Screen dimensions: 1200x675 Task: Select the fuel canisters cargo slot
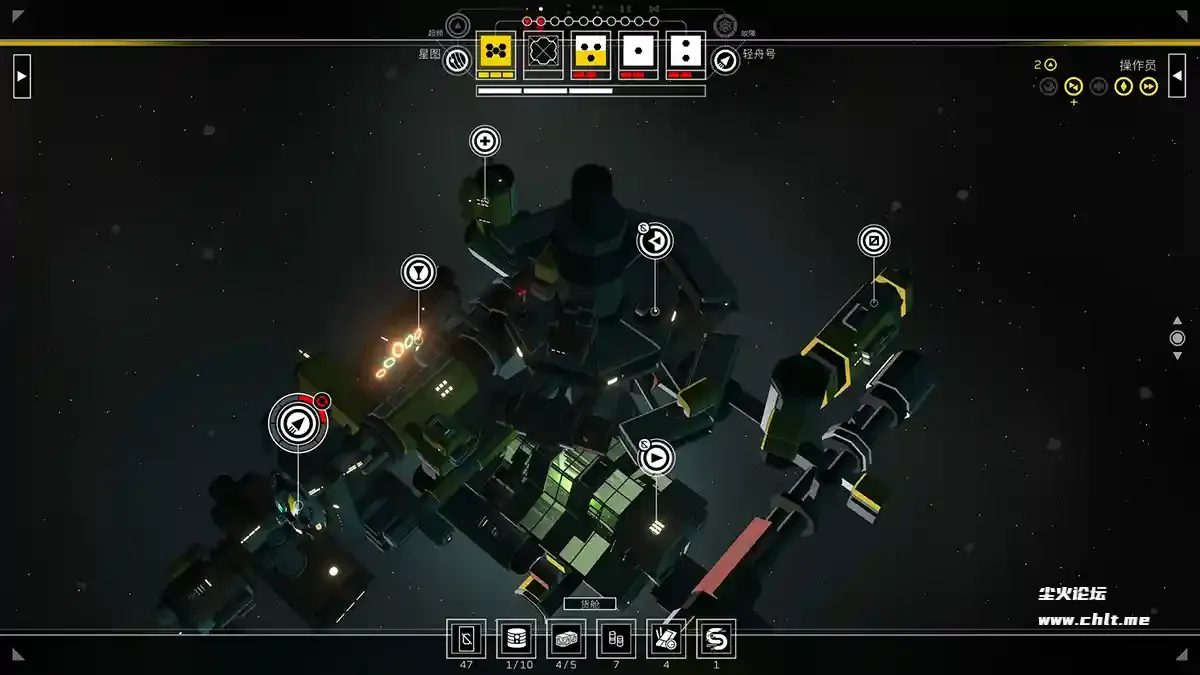616,638
